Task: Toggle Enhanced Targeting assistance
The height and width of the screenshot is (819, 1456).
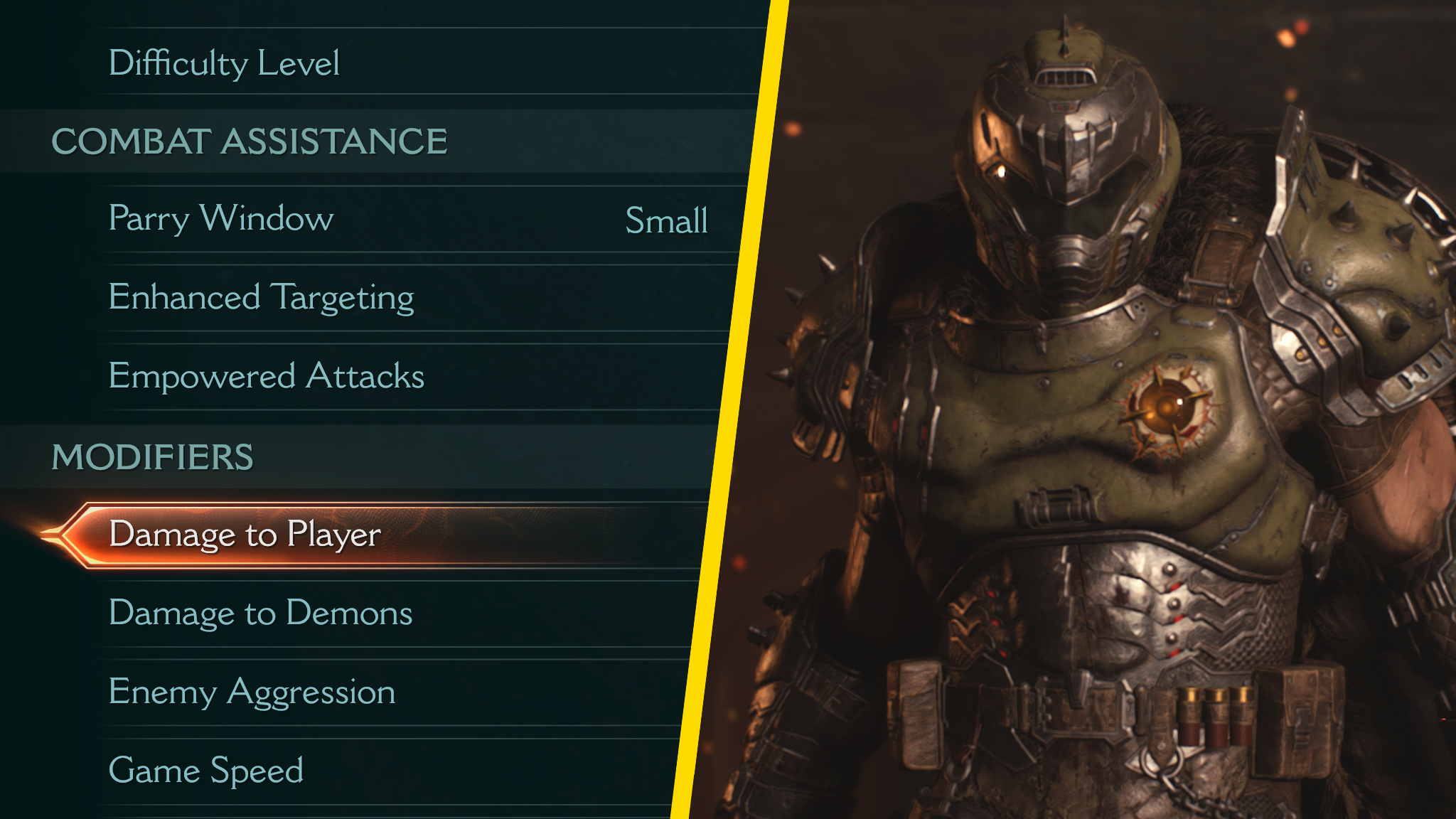Action: coord(262,298)
